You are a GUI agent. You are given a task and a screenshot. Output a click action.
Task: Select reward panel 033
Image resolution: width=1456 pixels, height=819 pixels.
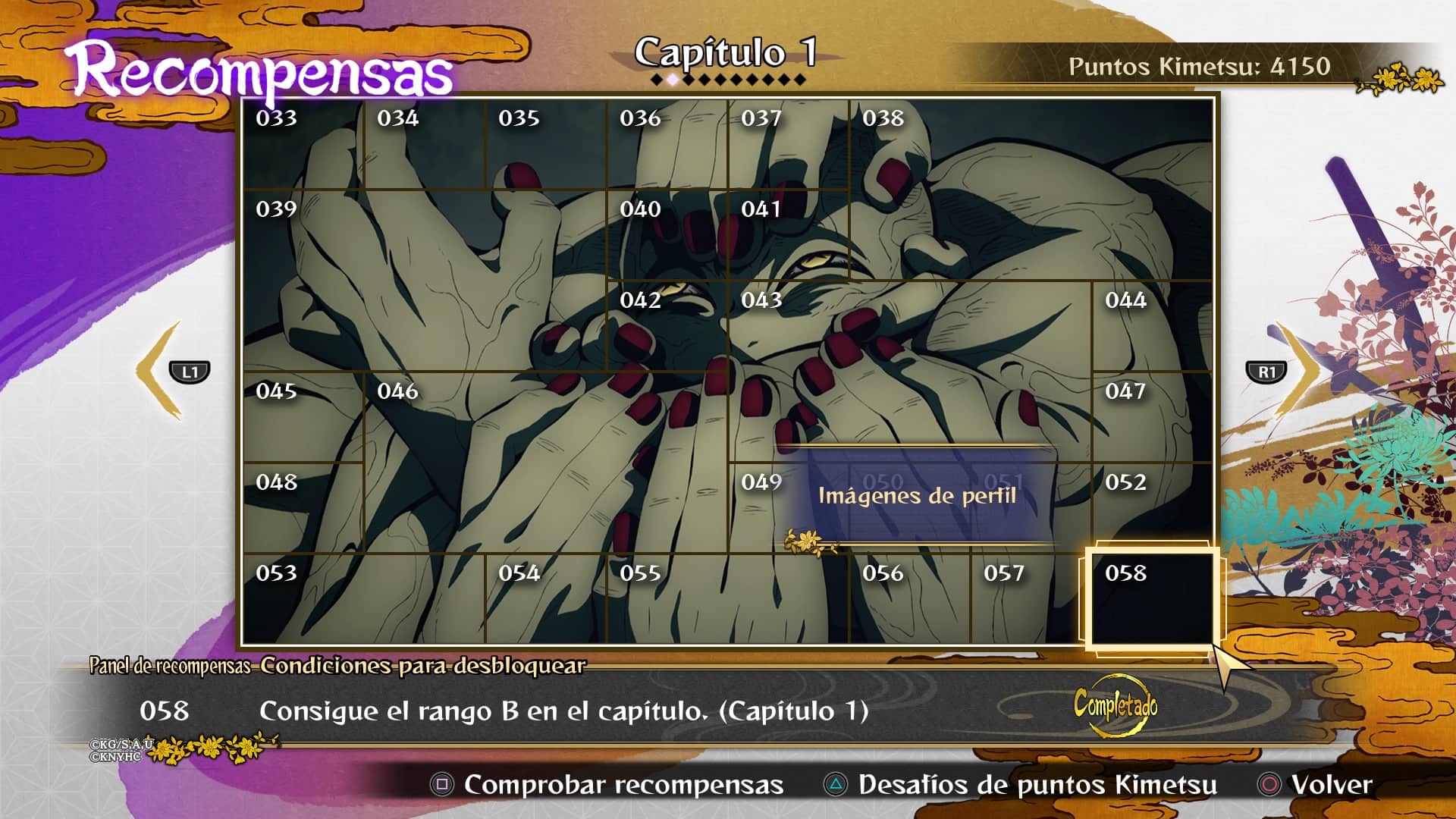click(303, 144)
